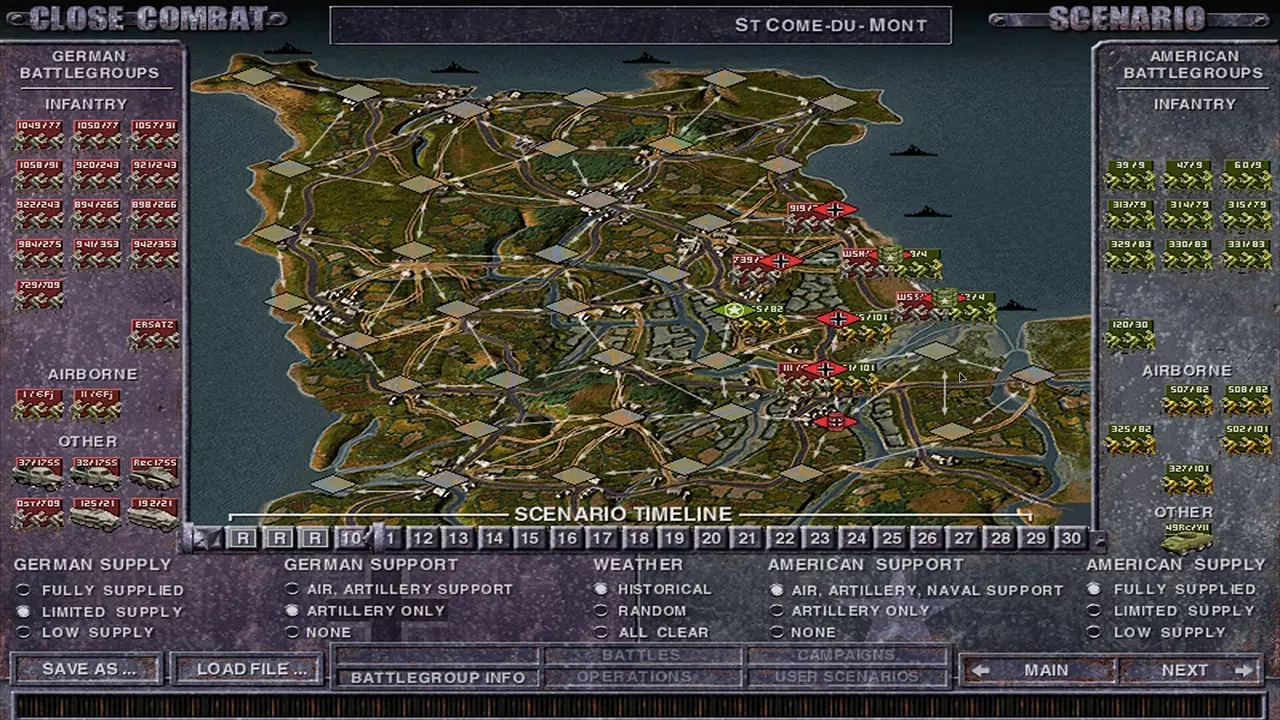Viewport: 1280px width, 720px height.
Task: Switch to the User Scenarios tab
Action: pos(846,676)
